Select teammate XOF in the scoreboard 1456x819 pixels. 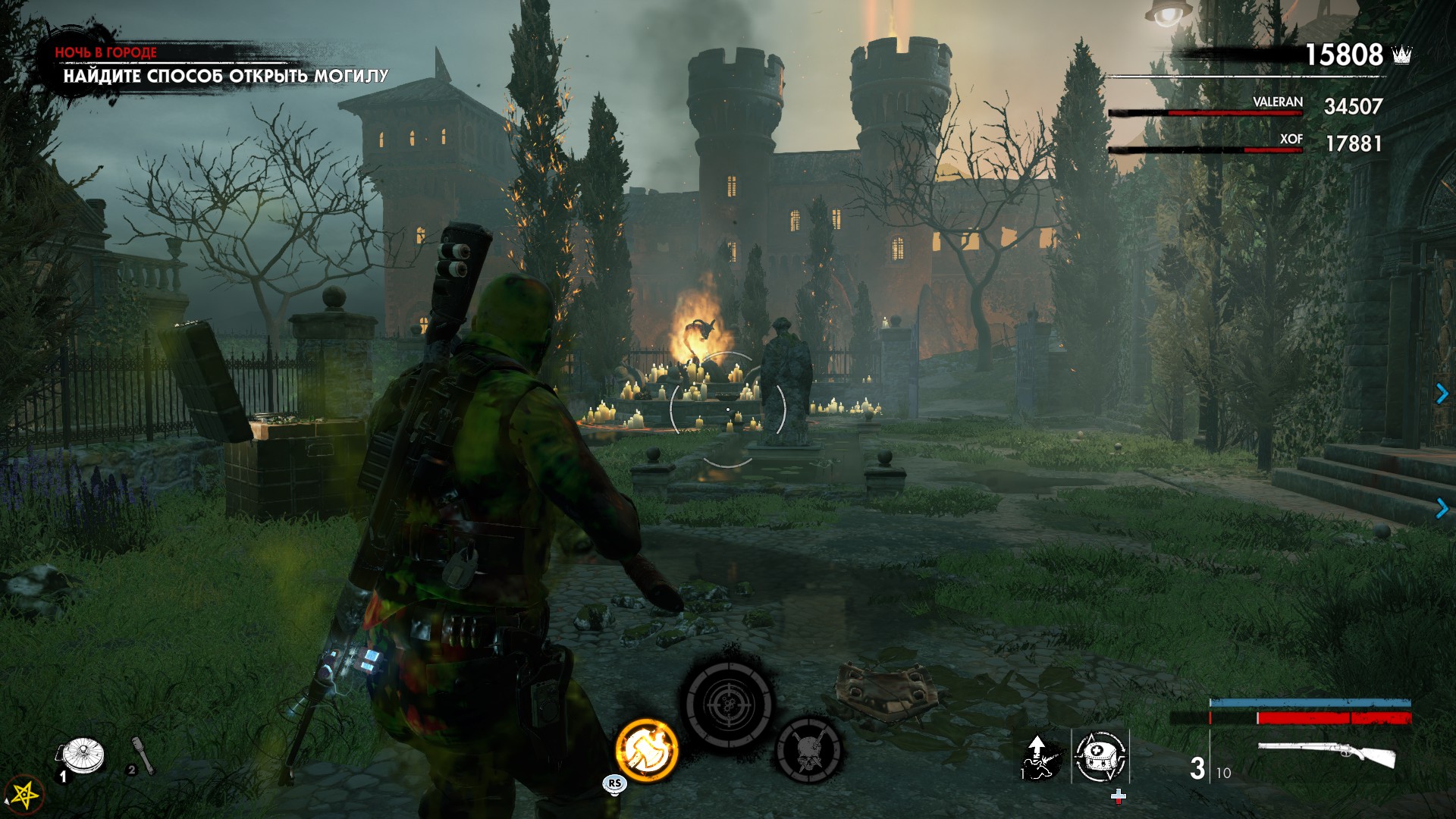pos(1291,140)
